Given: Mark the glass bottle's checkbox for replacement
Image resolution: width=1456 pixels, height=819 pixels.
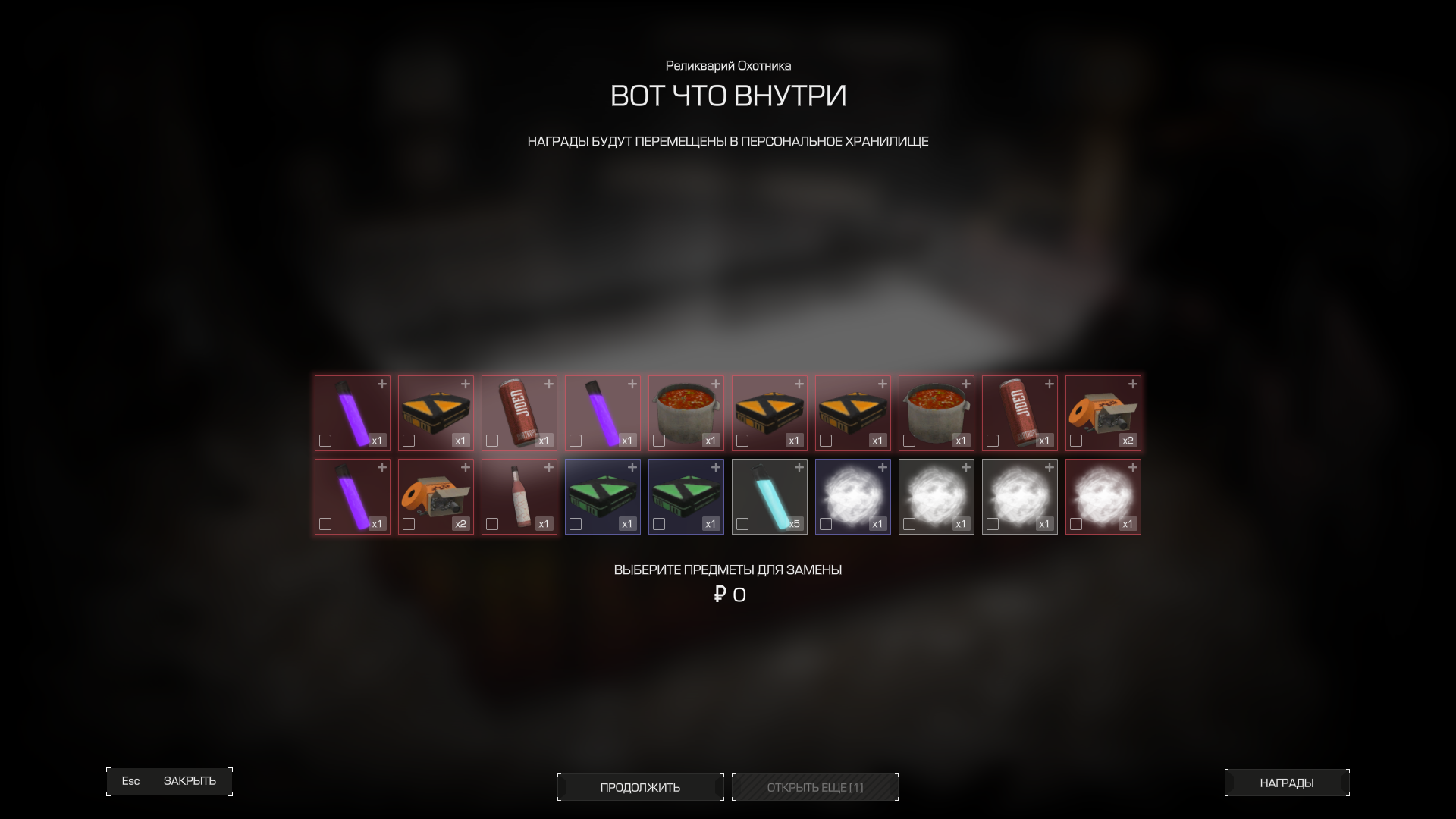Looking at the screenshot, I should (x=492, y=524).
